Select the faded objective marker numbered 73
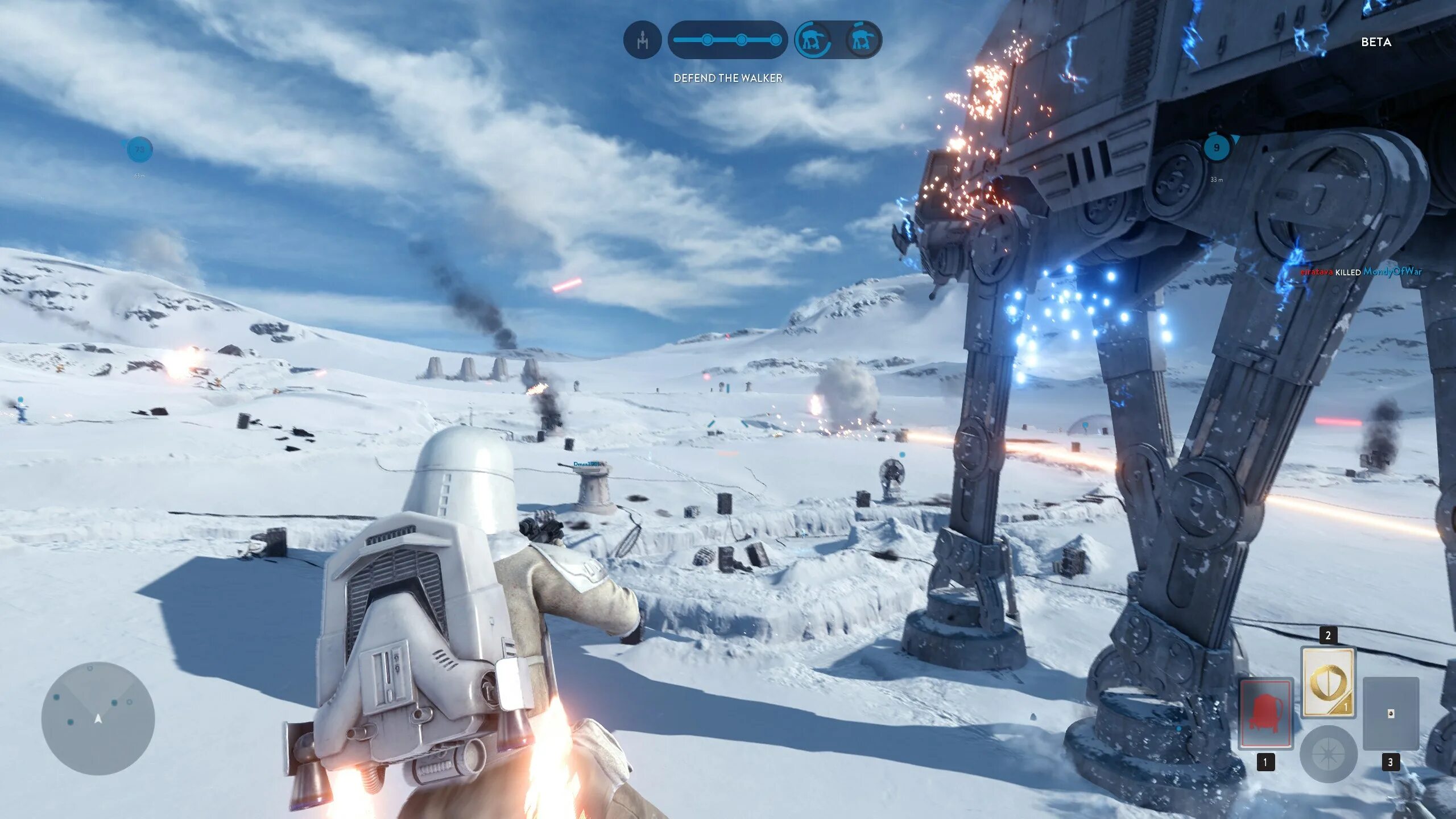 point(139,150)
